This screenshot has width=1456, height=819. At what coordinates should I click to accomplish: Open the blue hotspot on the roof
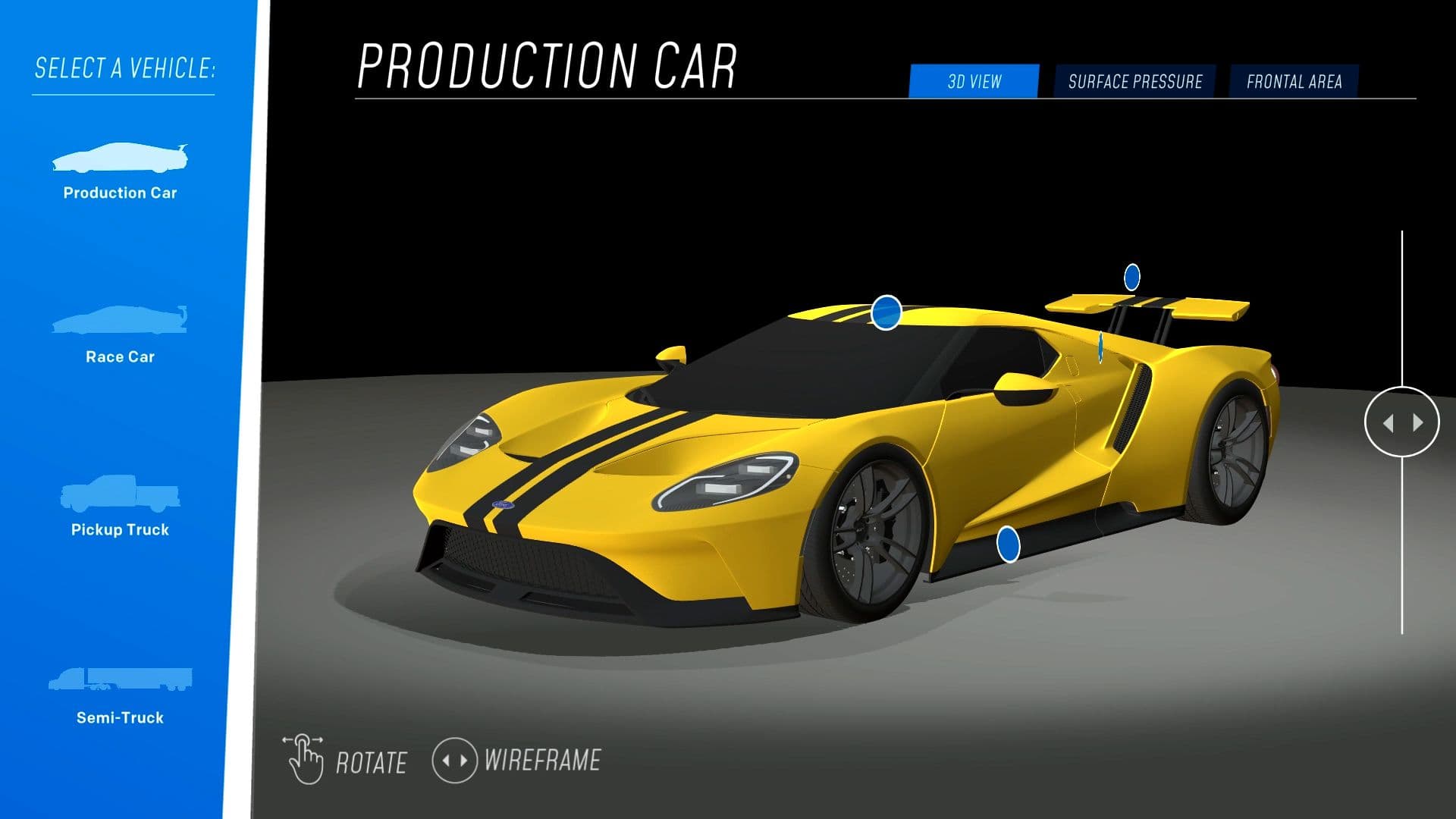click(886, 312)
